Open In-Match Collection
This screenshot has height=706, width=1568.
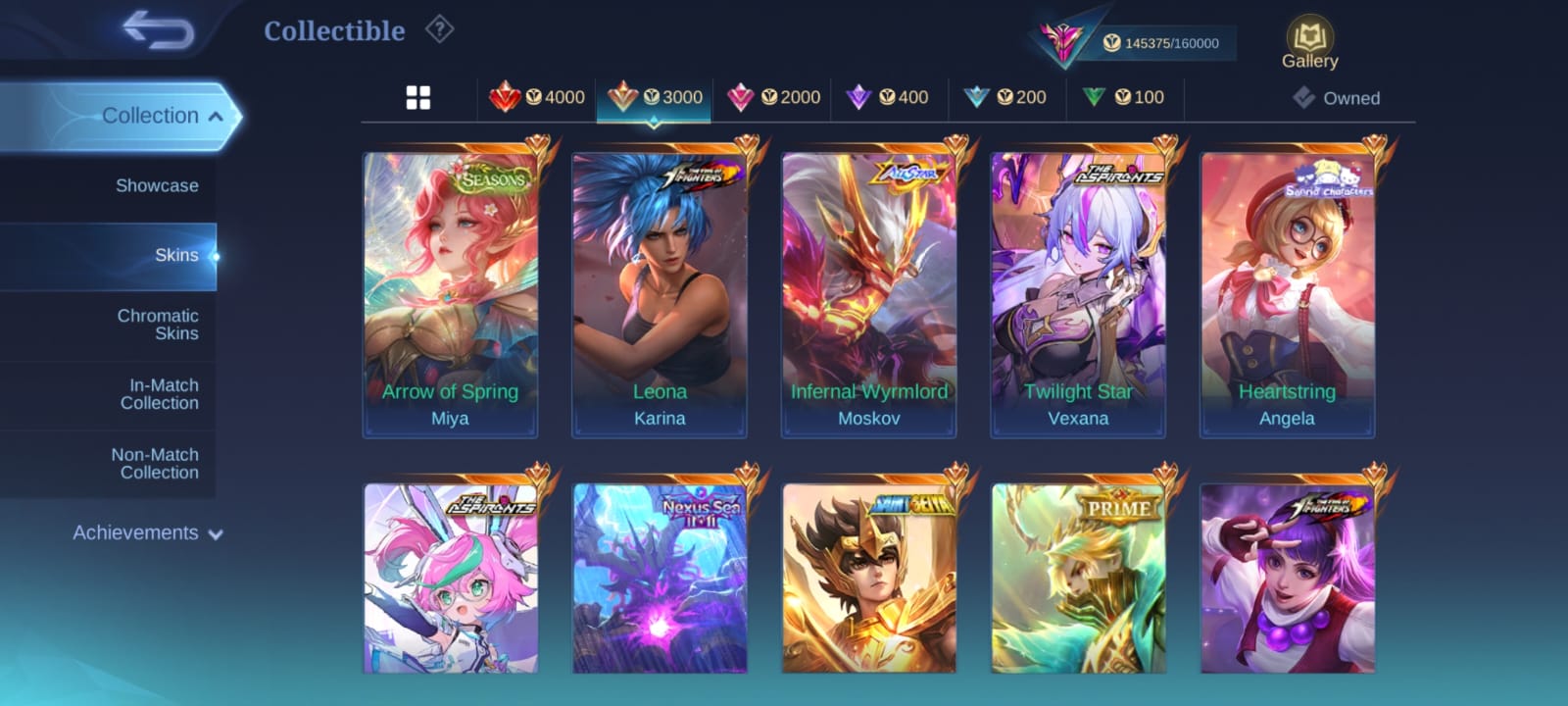click(x=159, y=394)
